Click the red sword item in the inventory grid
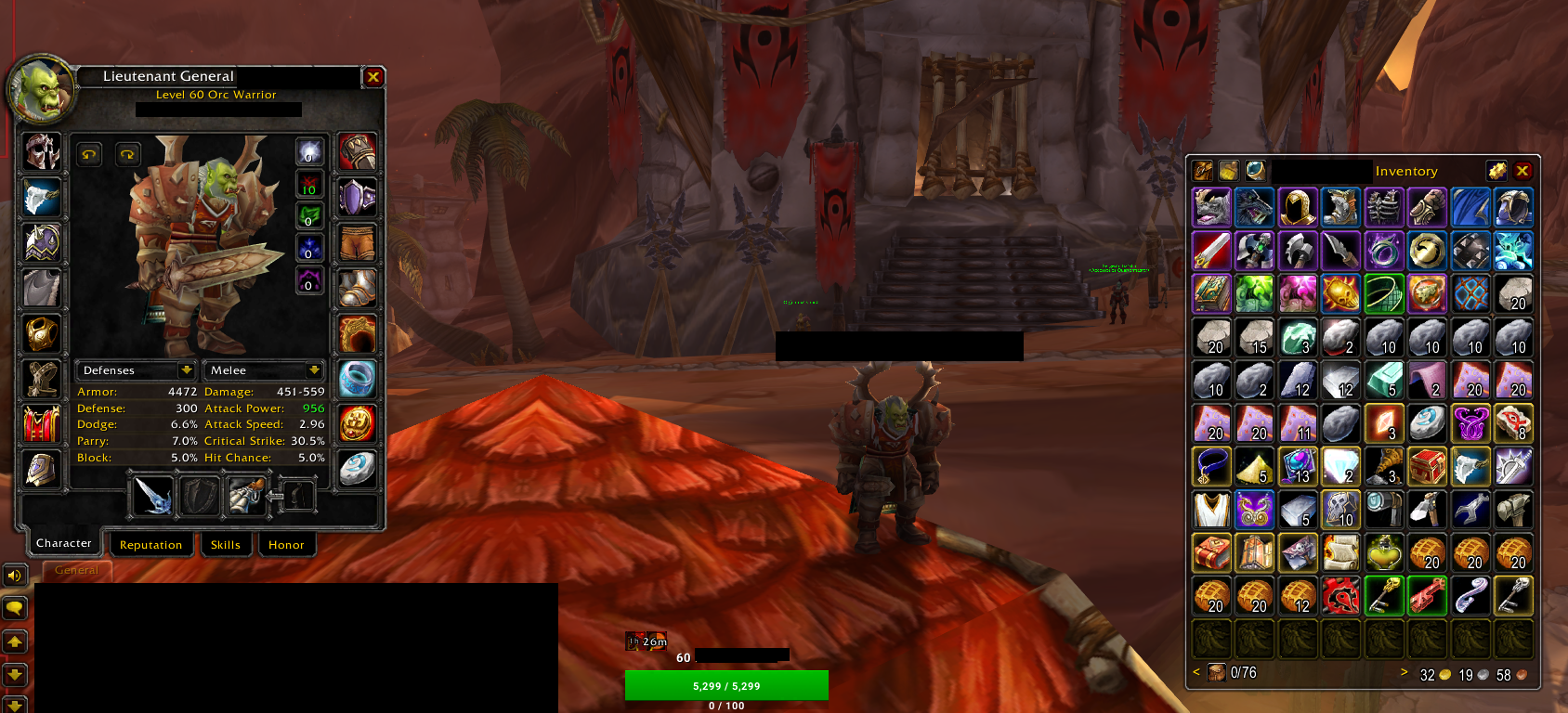The image size is (1568, 713). click(x=1211, y=250)
